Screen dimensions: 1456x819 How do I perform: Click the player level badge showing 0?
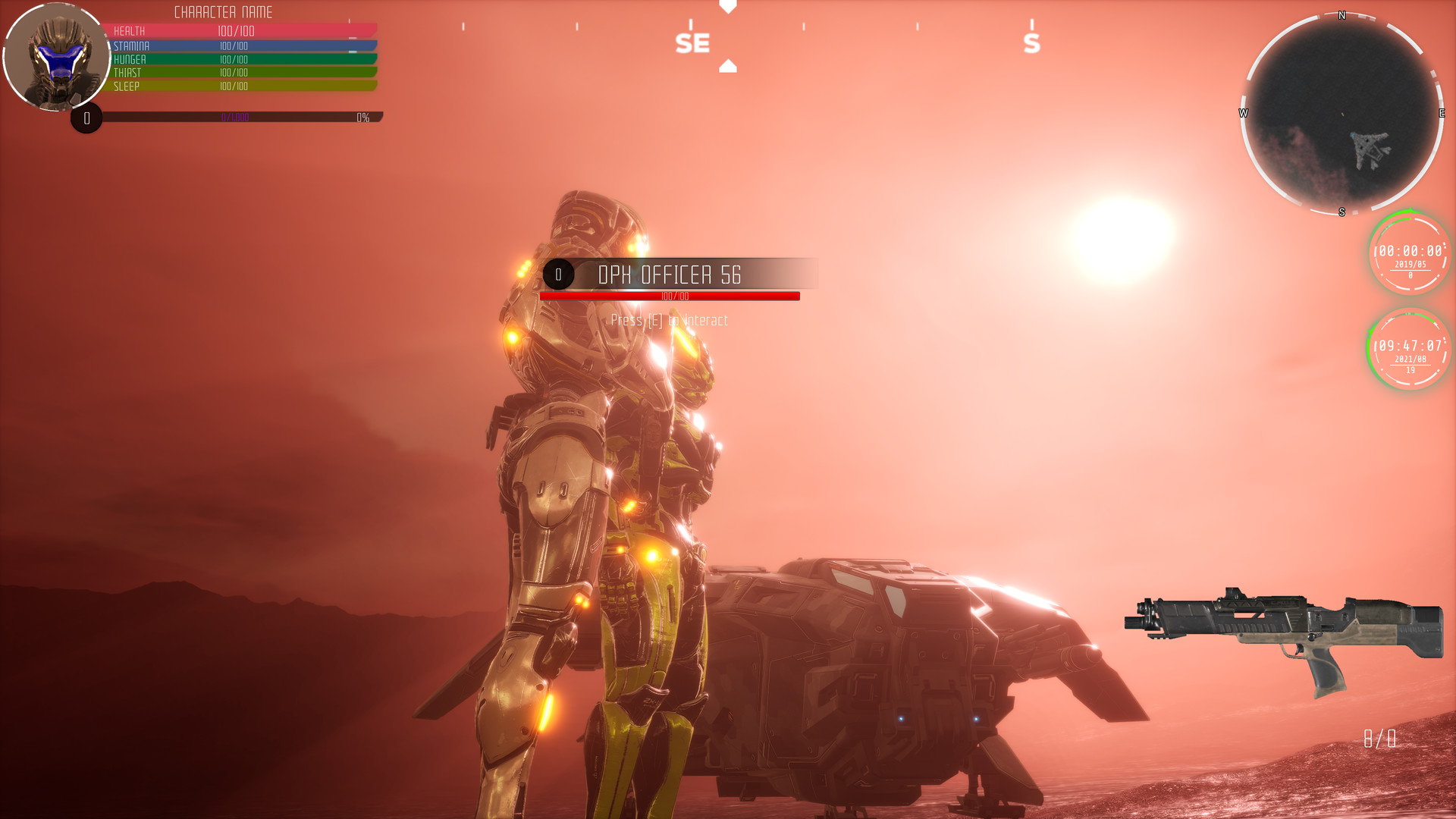(86, 118)
